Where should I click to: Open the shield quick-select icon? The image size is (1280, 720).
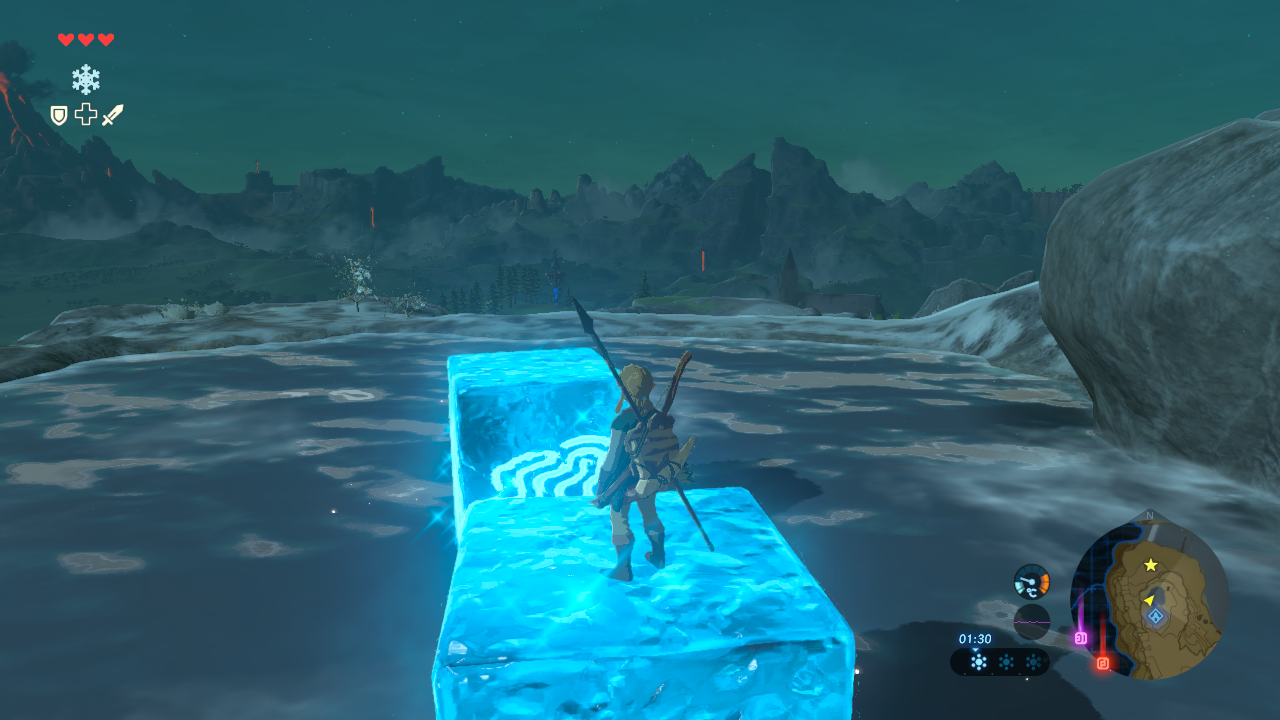59,116
